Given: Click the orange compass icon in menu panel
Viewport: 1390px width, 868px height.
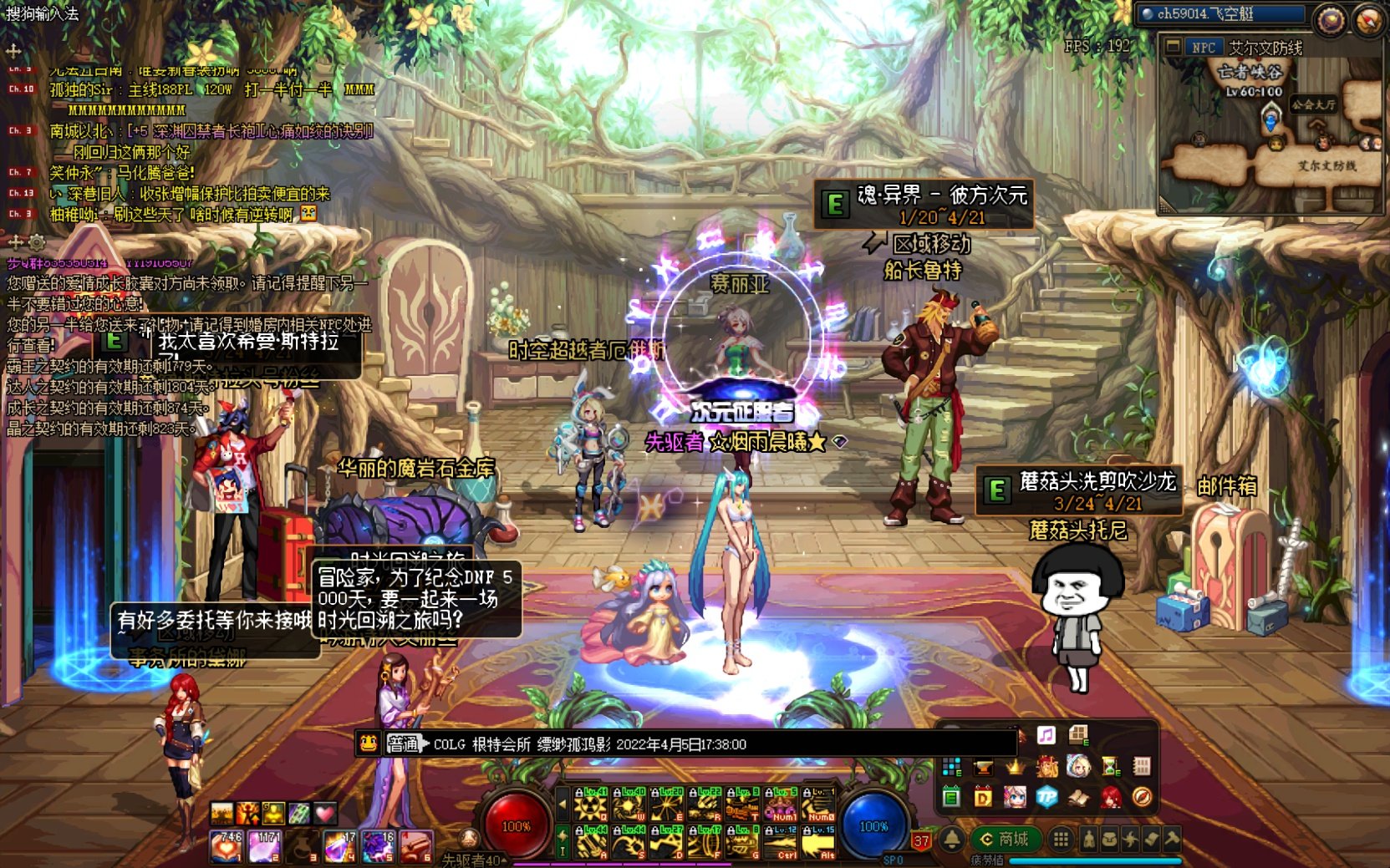Looking at the screenshot, I should pos(1142,797).
